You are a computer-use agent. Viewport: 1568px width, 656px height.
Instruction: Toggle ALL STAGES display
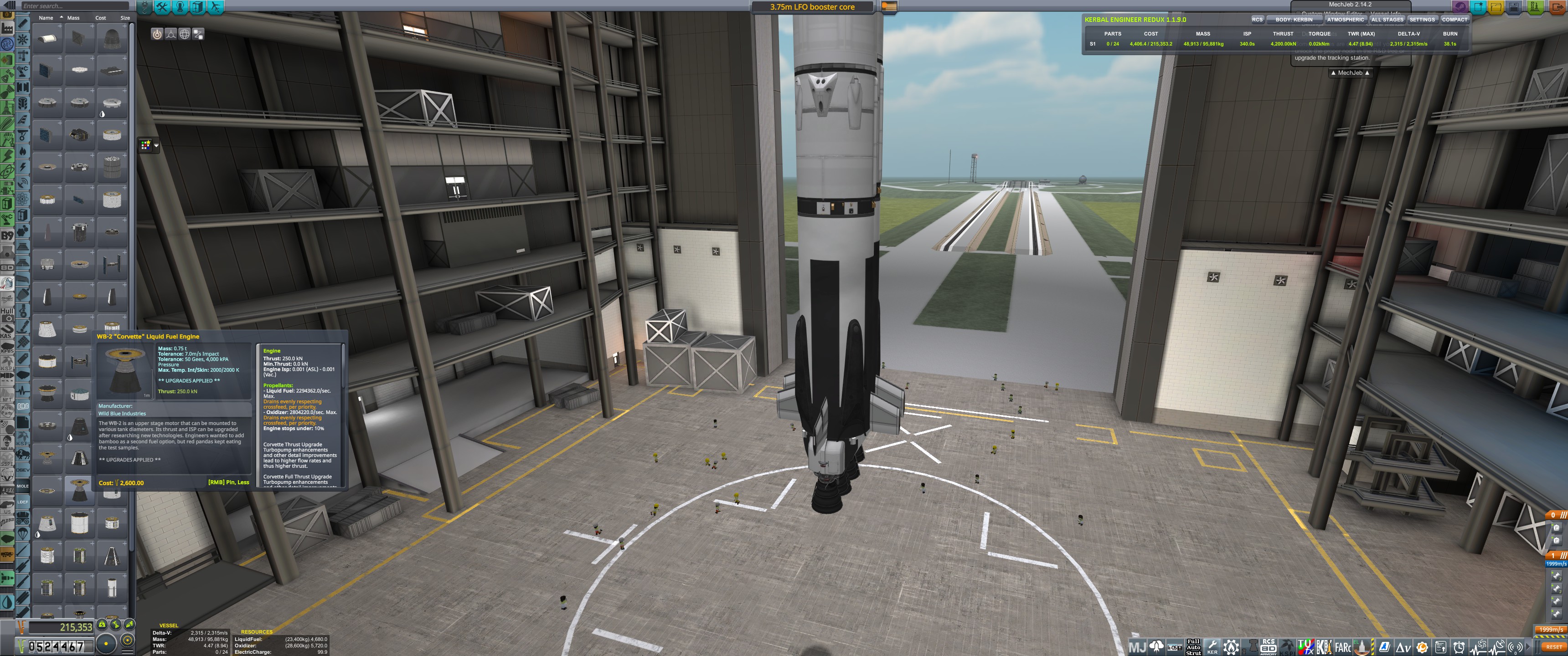click(x=1387, y=20)
